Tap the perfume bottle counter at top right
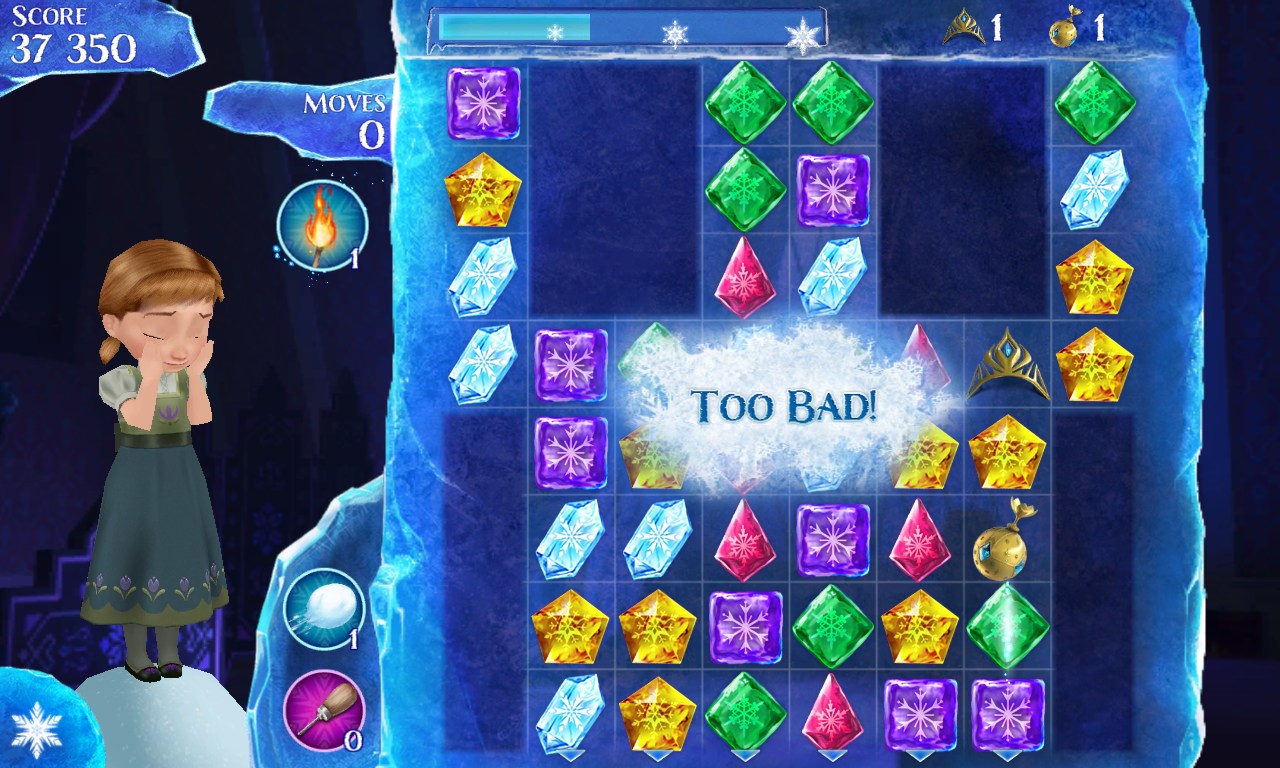Screen dimensions: 1280x768 (1072, 28)
